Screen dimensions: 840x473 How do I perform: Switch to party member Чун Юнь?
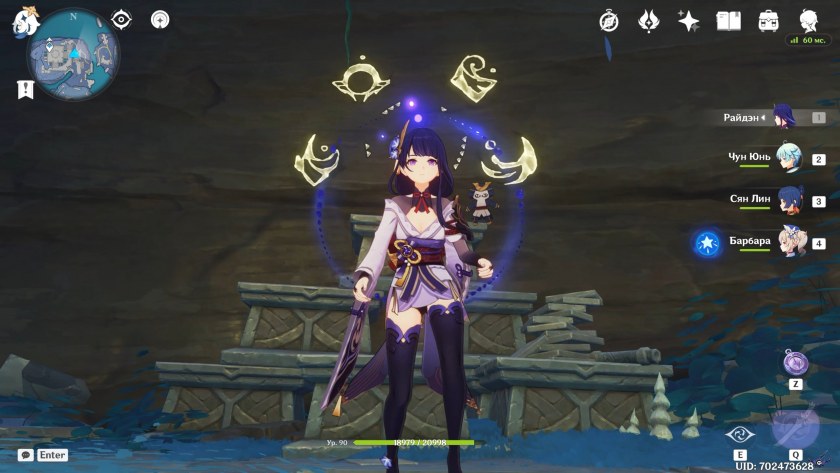pyautogui.click(x=788, y=158)
